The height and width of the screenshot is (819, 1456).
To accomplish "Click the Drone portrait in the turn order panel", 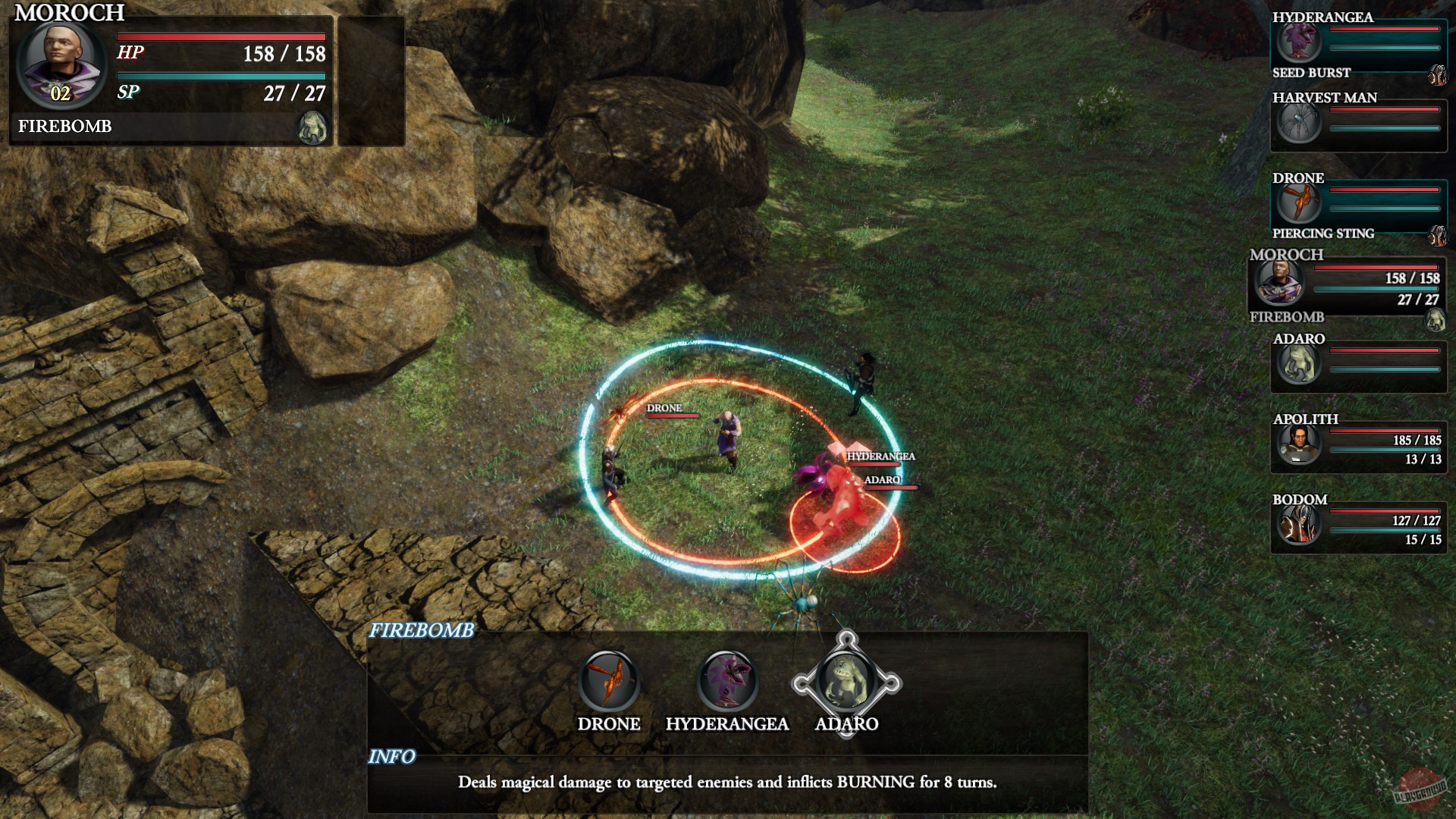I will click(x=1299, y=203).
